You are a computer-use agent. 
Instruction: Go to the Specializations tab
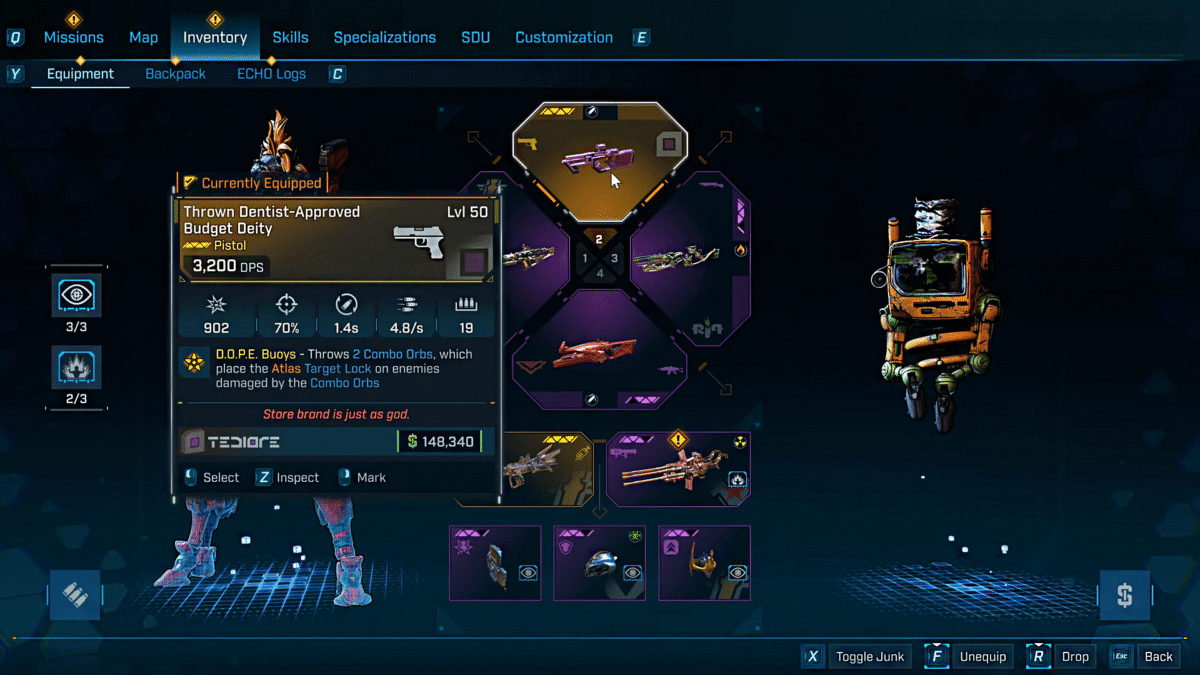click(x=385, y=37)
